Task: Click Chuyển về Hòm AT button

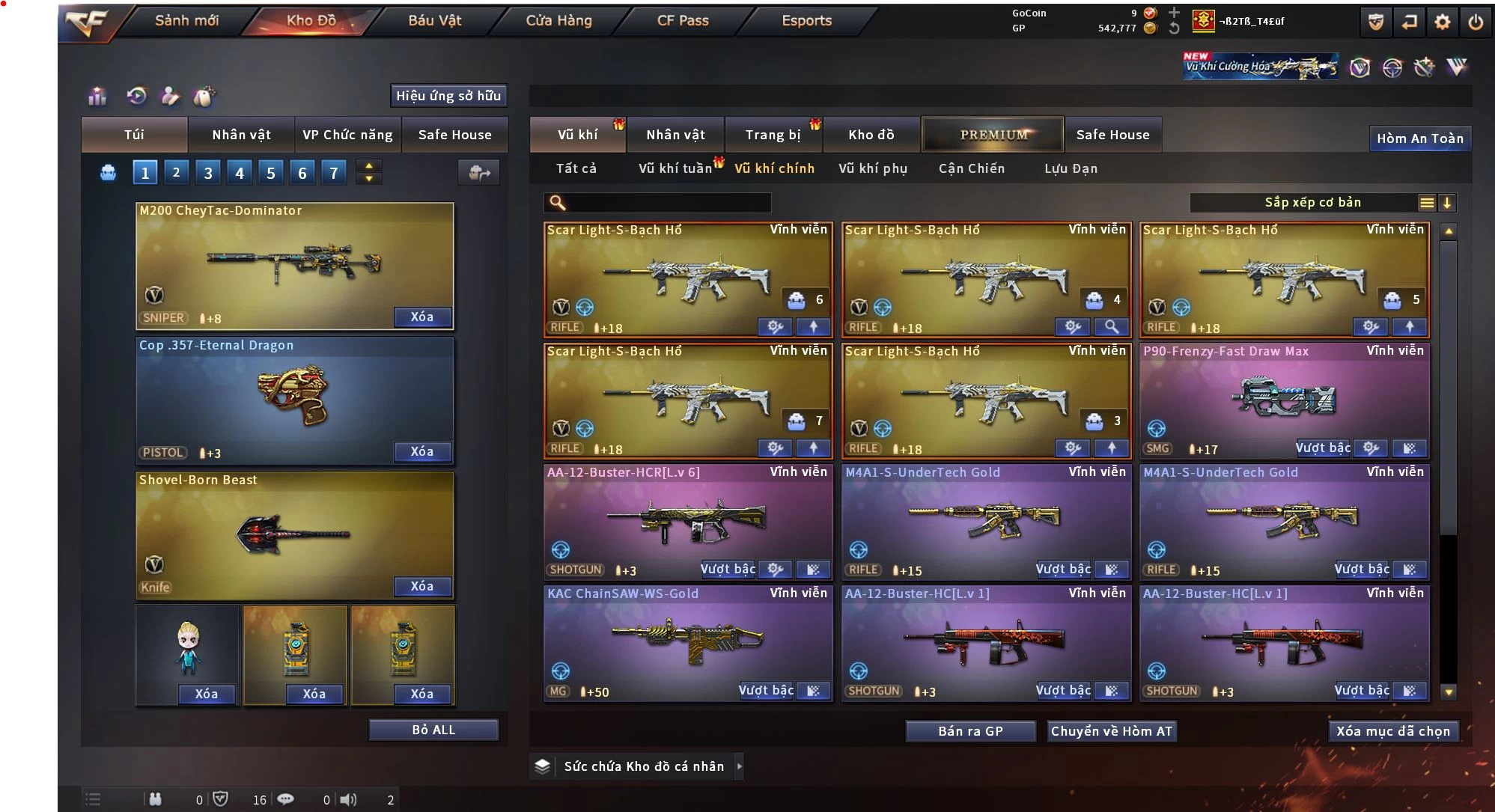Action: click(1111, 731)
